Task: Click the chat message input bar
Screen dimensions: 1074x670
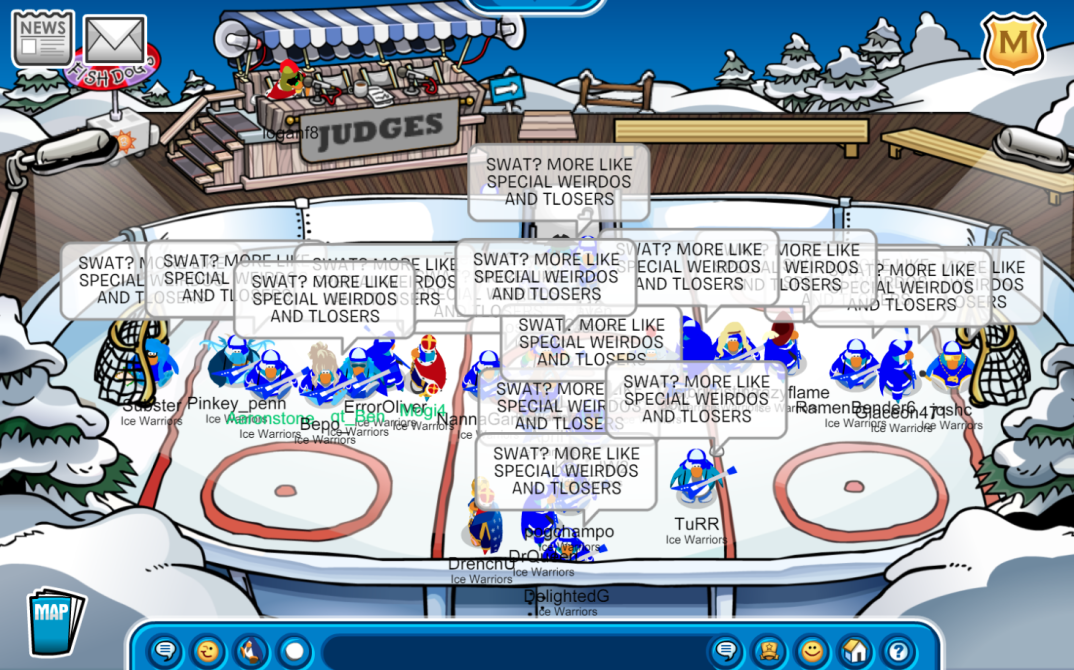Action: click(x=510, y=652)
